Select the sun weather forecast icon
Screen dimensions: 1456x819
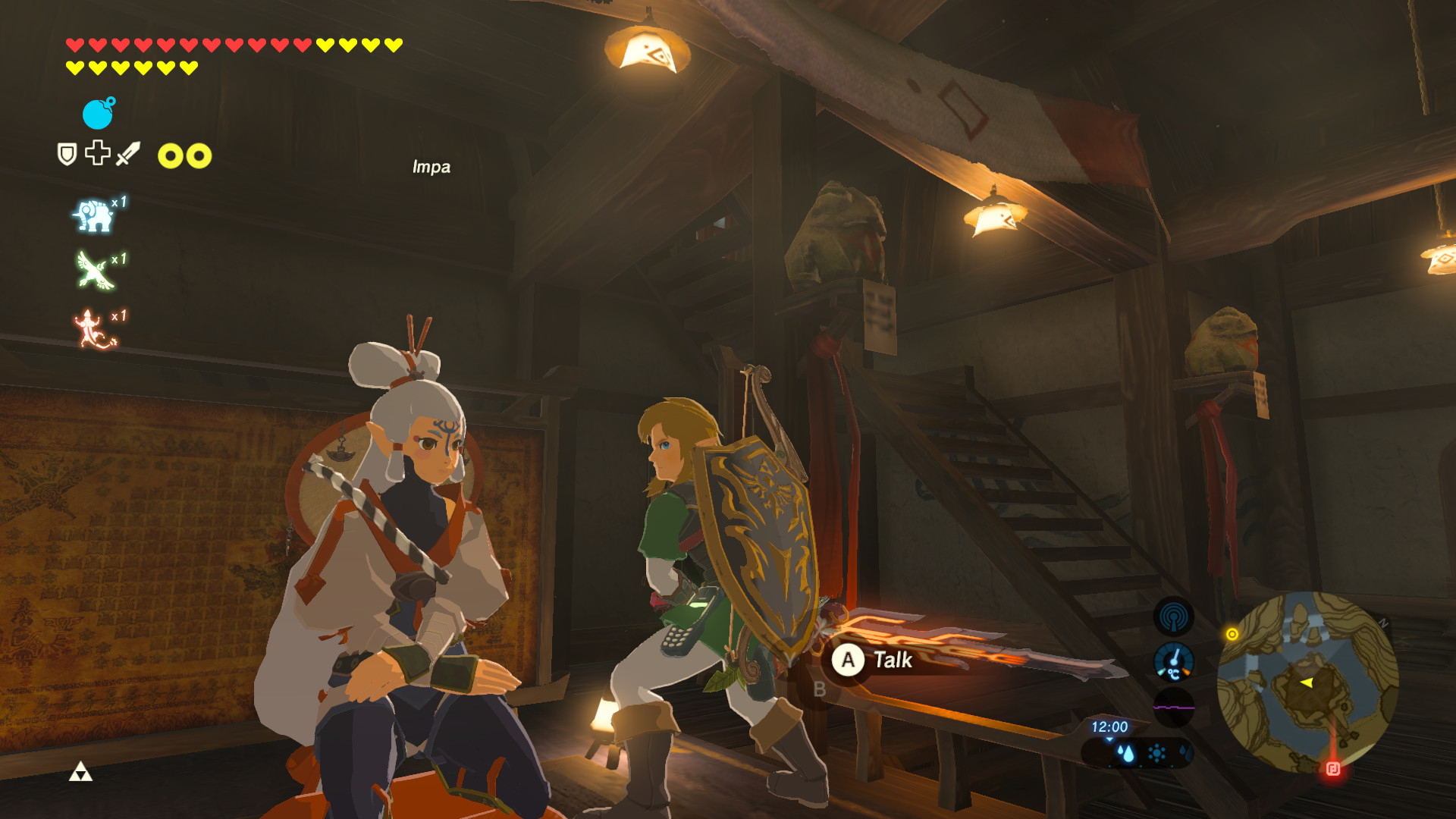pyautogui.click(x=1156, y=752)
